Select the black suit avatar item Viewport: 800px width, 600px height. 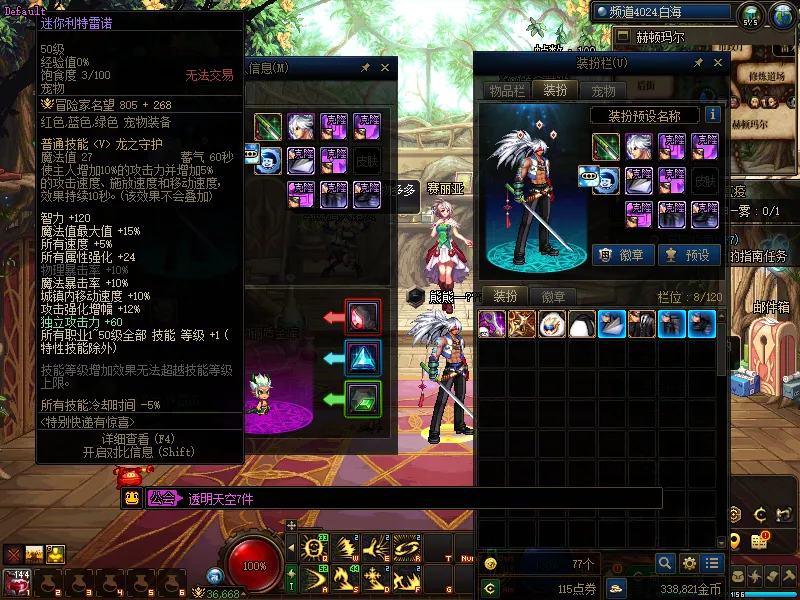pyautogui.click(x=641, y=324)
